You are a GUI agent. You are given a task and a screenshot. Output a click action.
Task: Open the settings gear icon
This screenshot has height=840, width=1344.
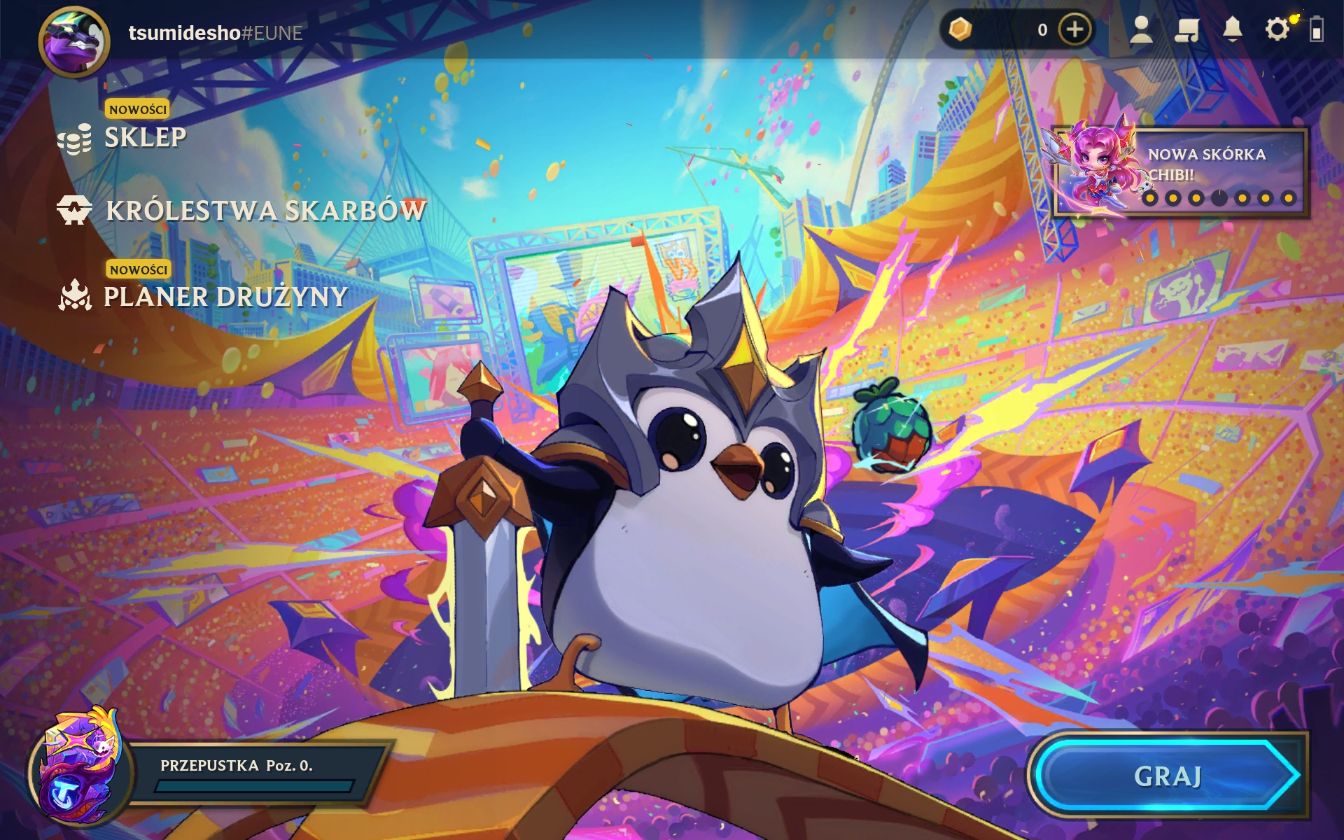coord(1277,30)
